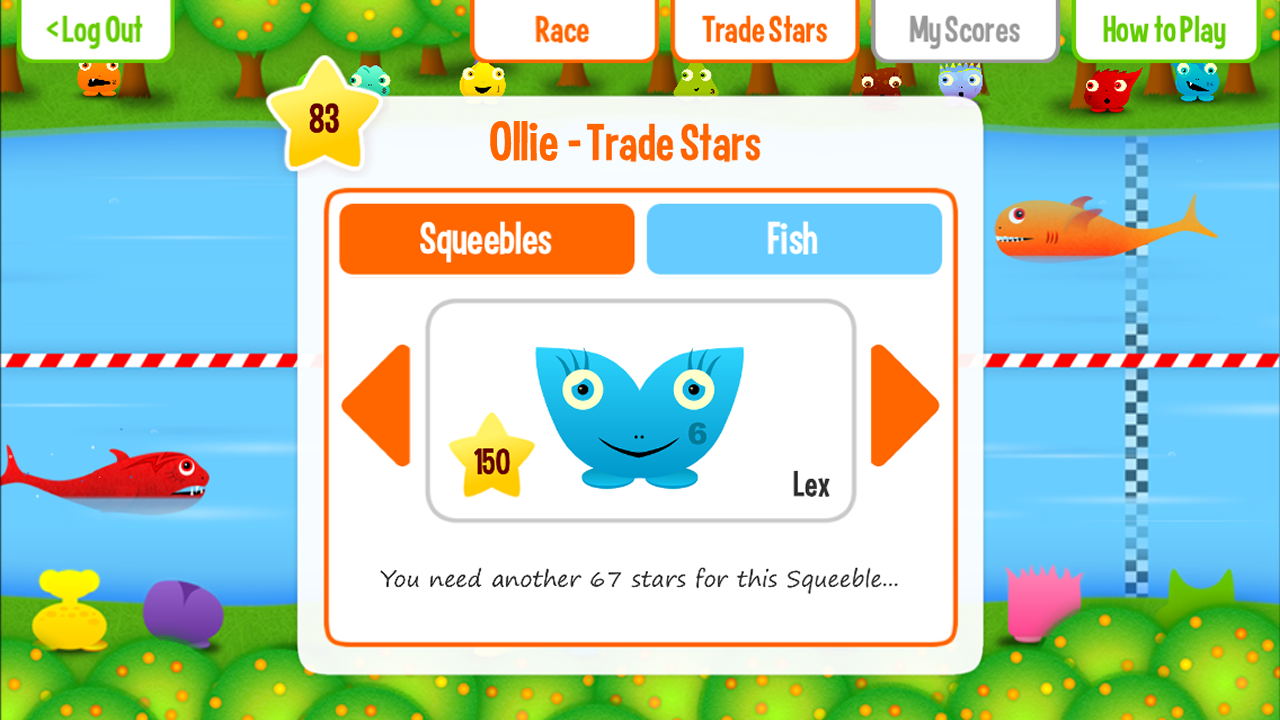Select Lex the blue Squeeble
1280x720 pixels.
tap(638, 410)
